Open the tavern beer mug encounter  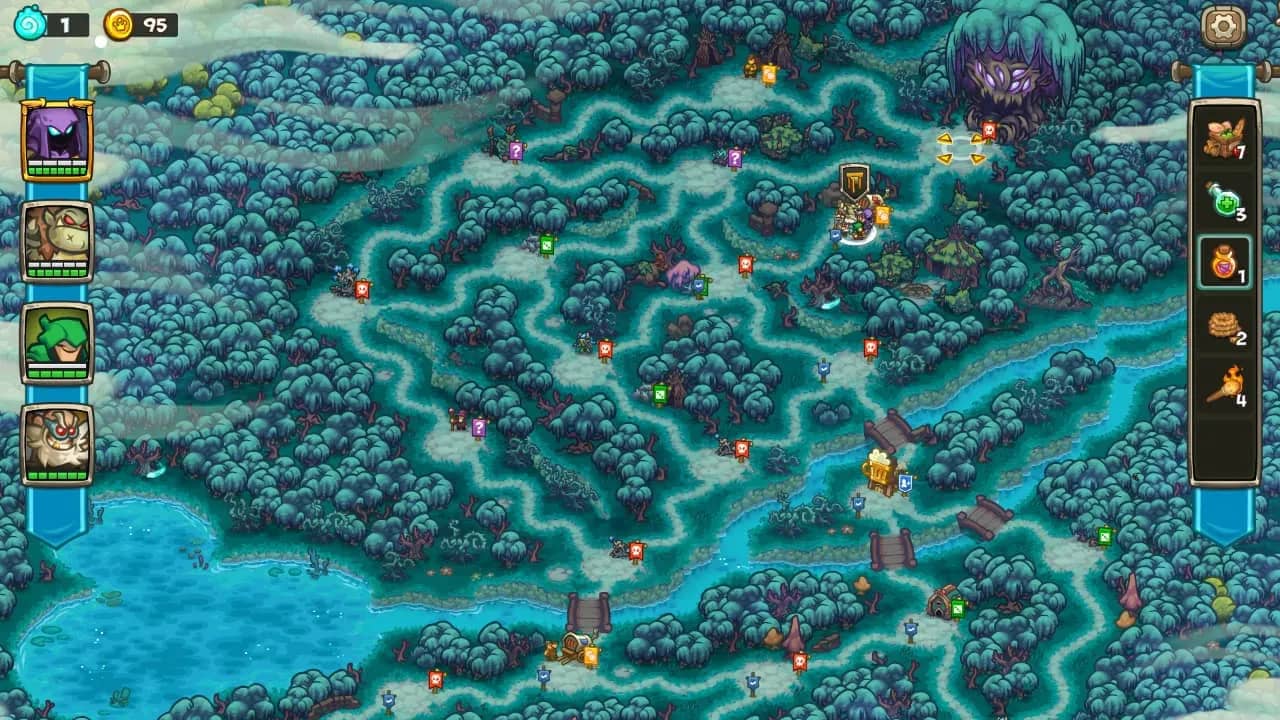875,468
